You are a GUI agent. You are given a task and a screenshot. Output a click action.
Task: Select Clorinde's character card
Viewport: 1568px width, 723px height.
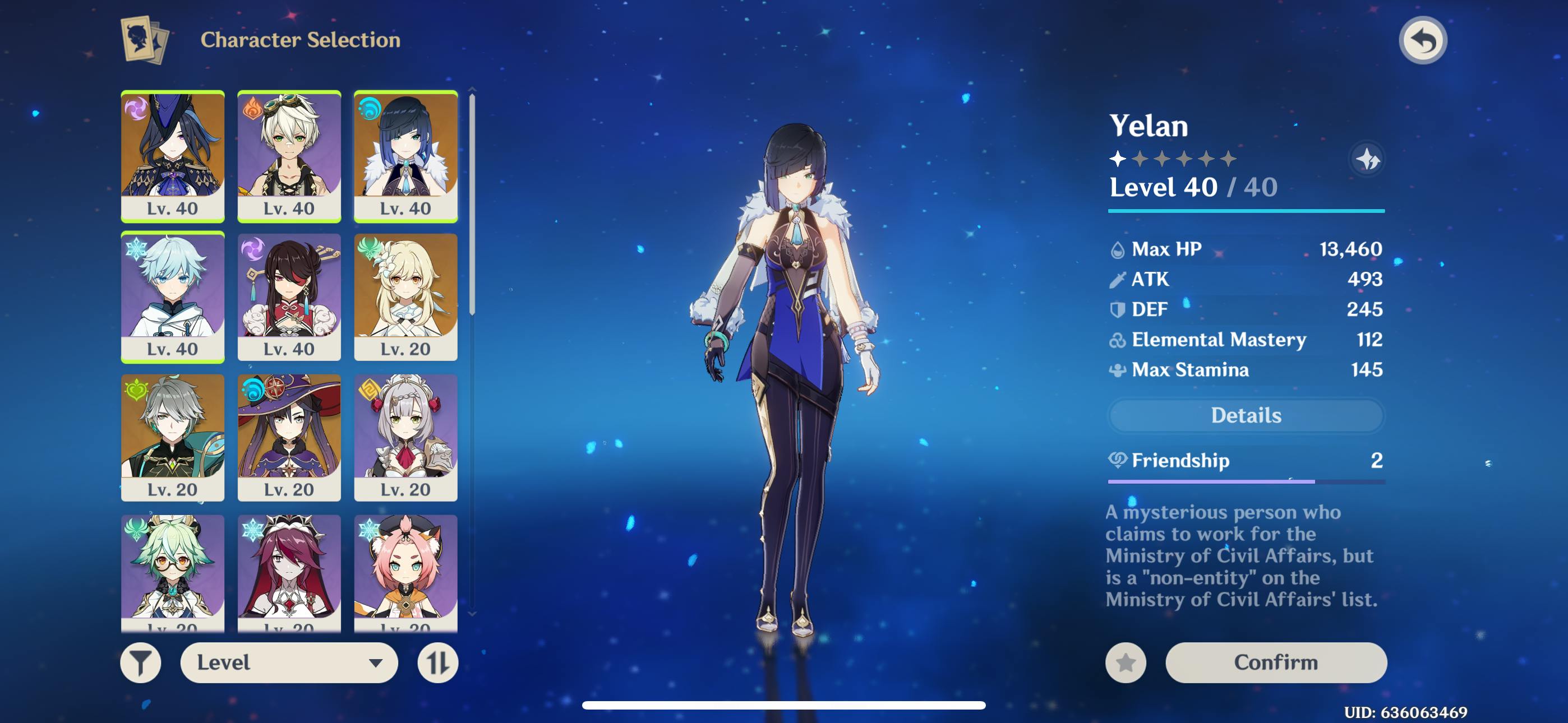click(173, 156)
